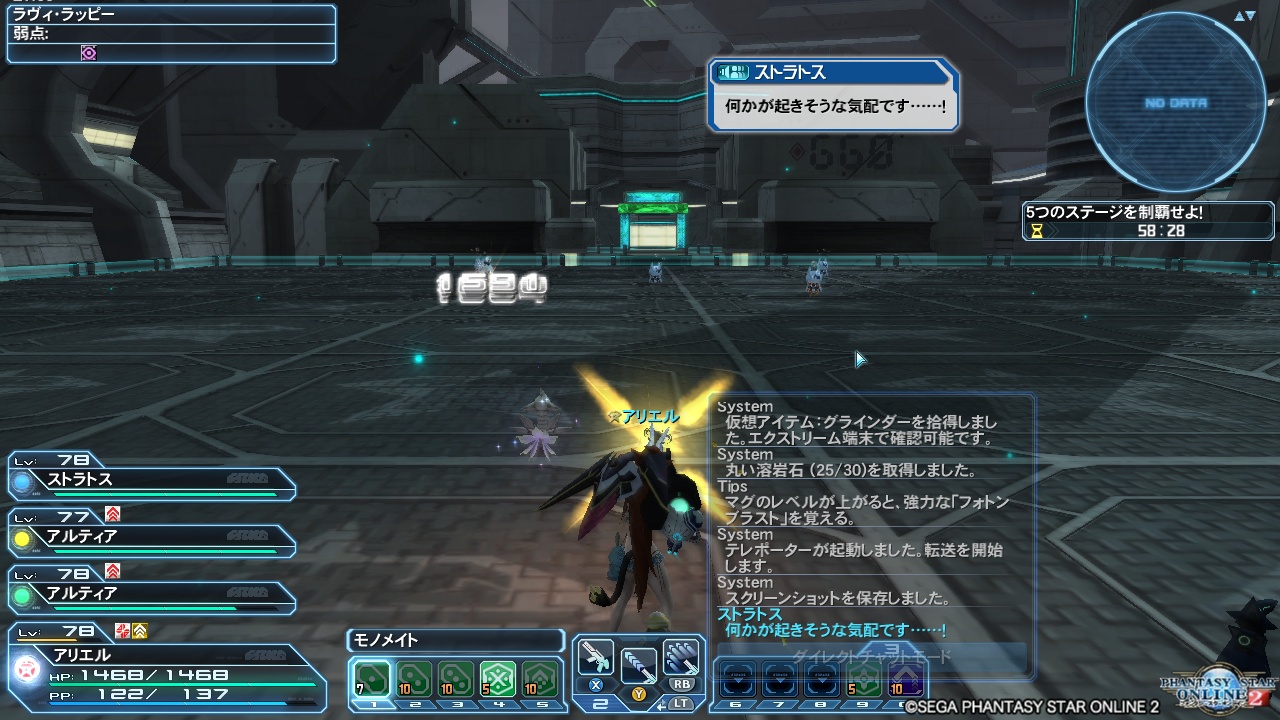Expand the technique dropdown in subpalette slot 6
This screenshot has height=720, width=1280.
(738, 680)
